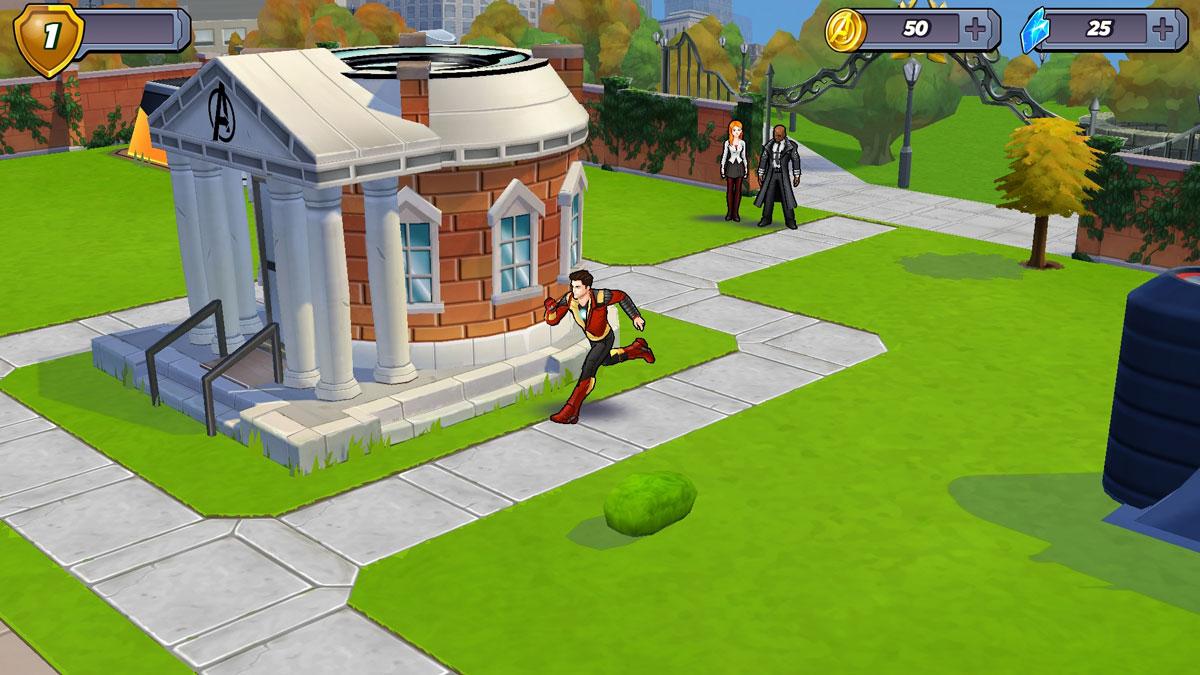Buy more blue shards with plus button
1200x675 pixels.
tap(1162, 29)
